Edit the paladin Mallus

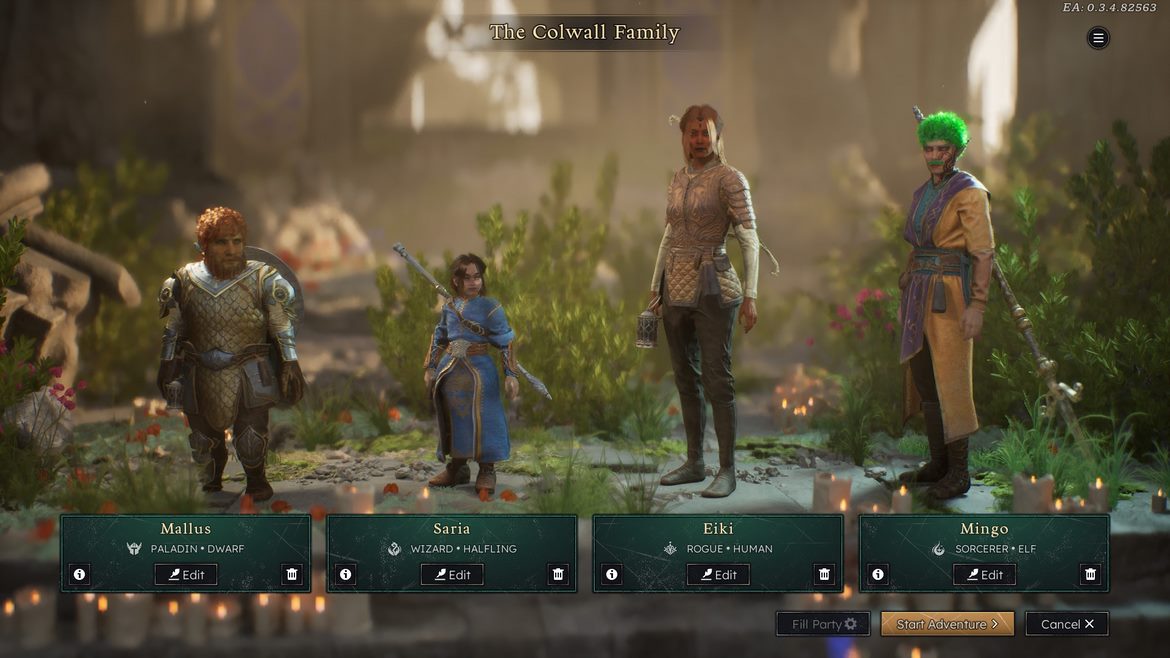point(186,574)
